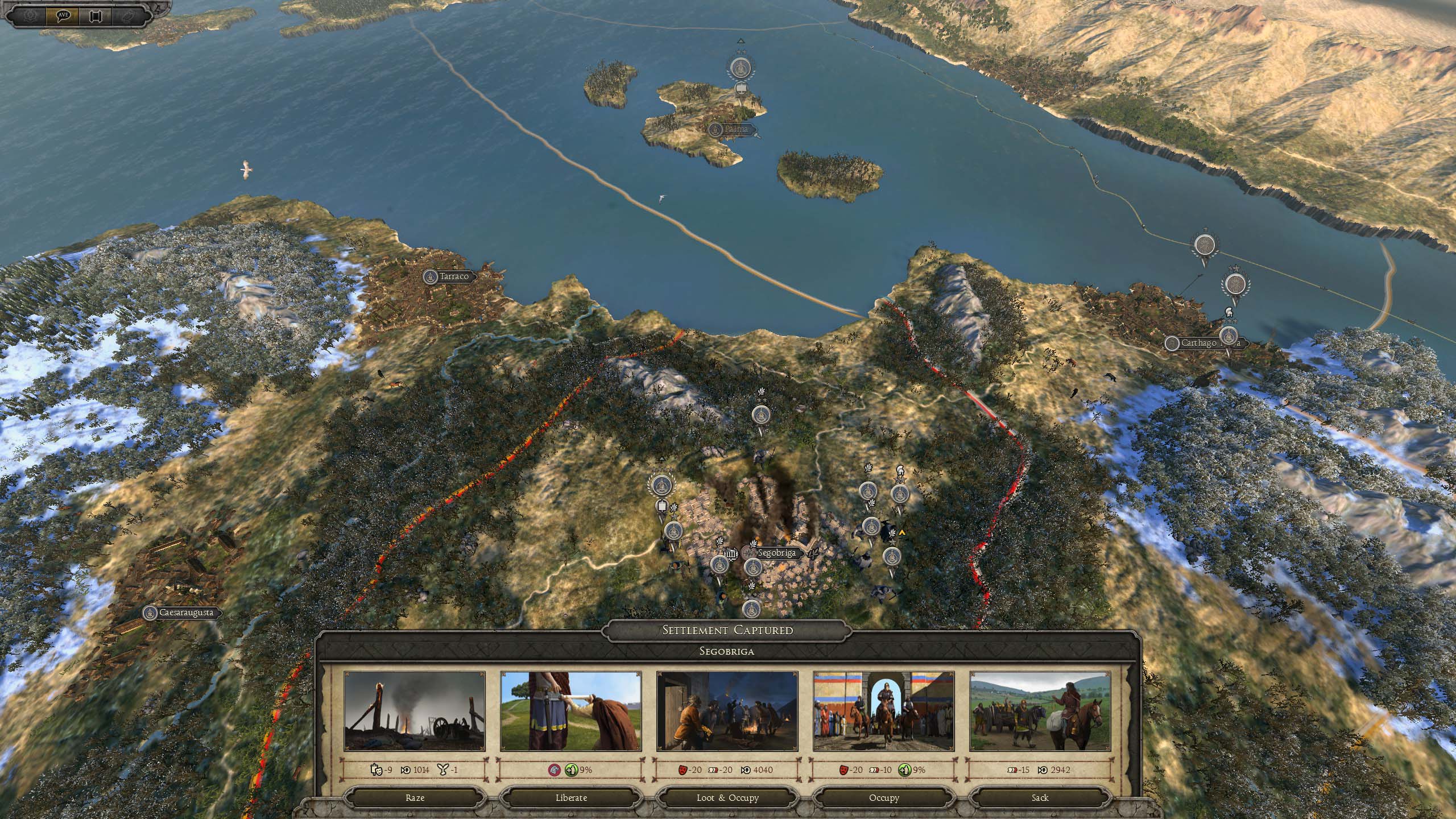This screenshot has width=1456, height=819.
Task: Click the Liberate button
Action: click(571, 797)
